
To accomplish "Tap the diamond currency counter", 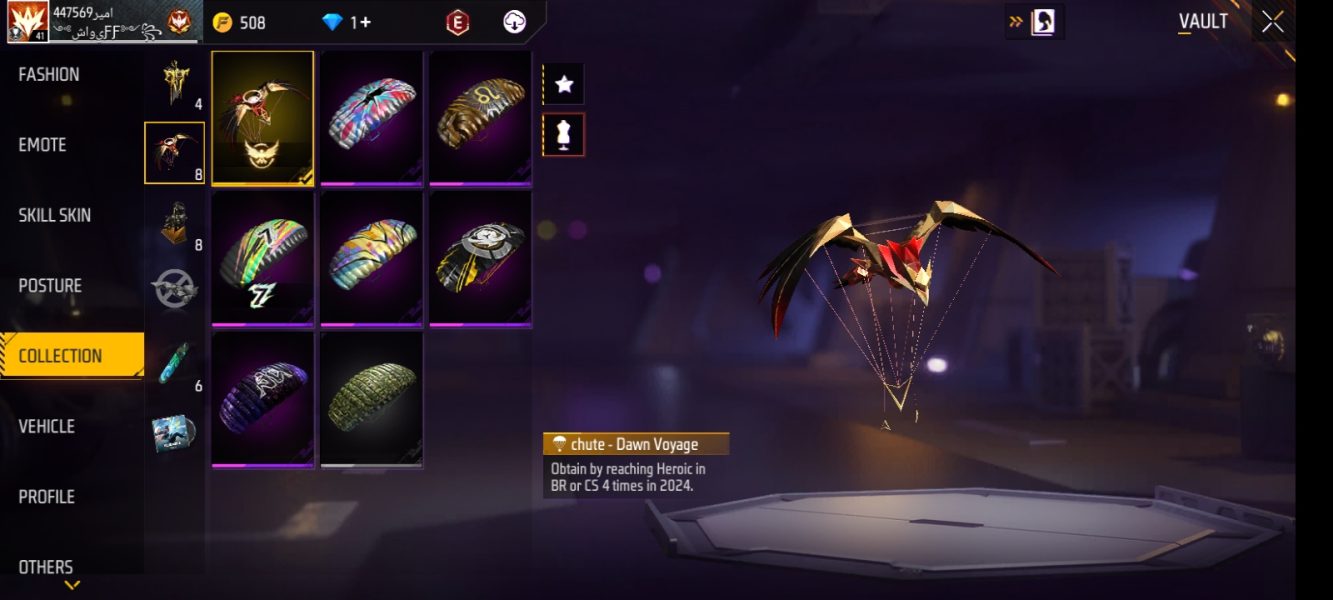I will [x=346, y=22].
